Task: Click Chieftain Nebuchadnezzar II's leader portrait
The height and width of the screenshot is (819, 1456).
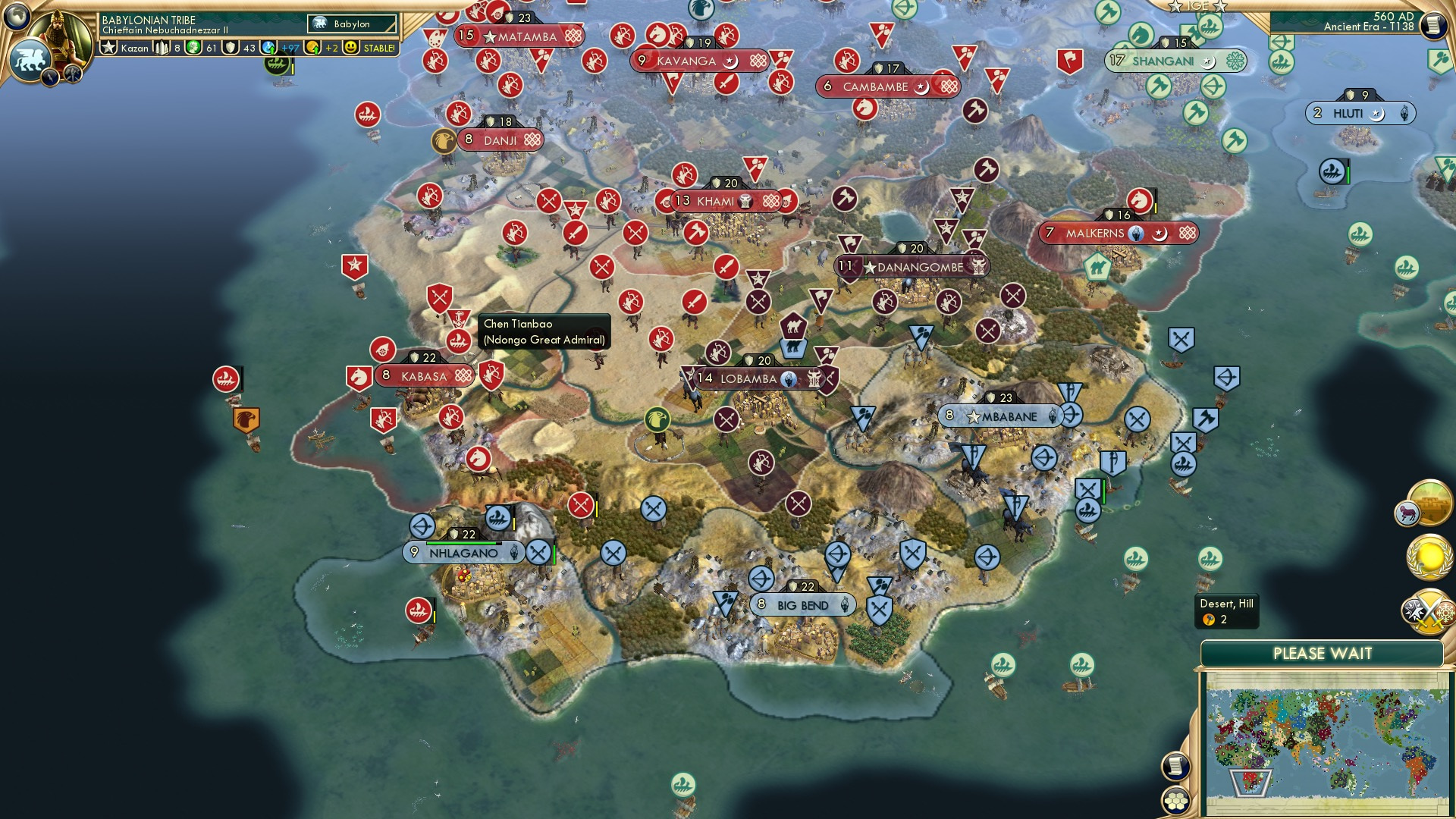Action: [59, 32]
